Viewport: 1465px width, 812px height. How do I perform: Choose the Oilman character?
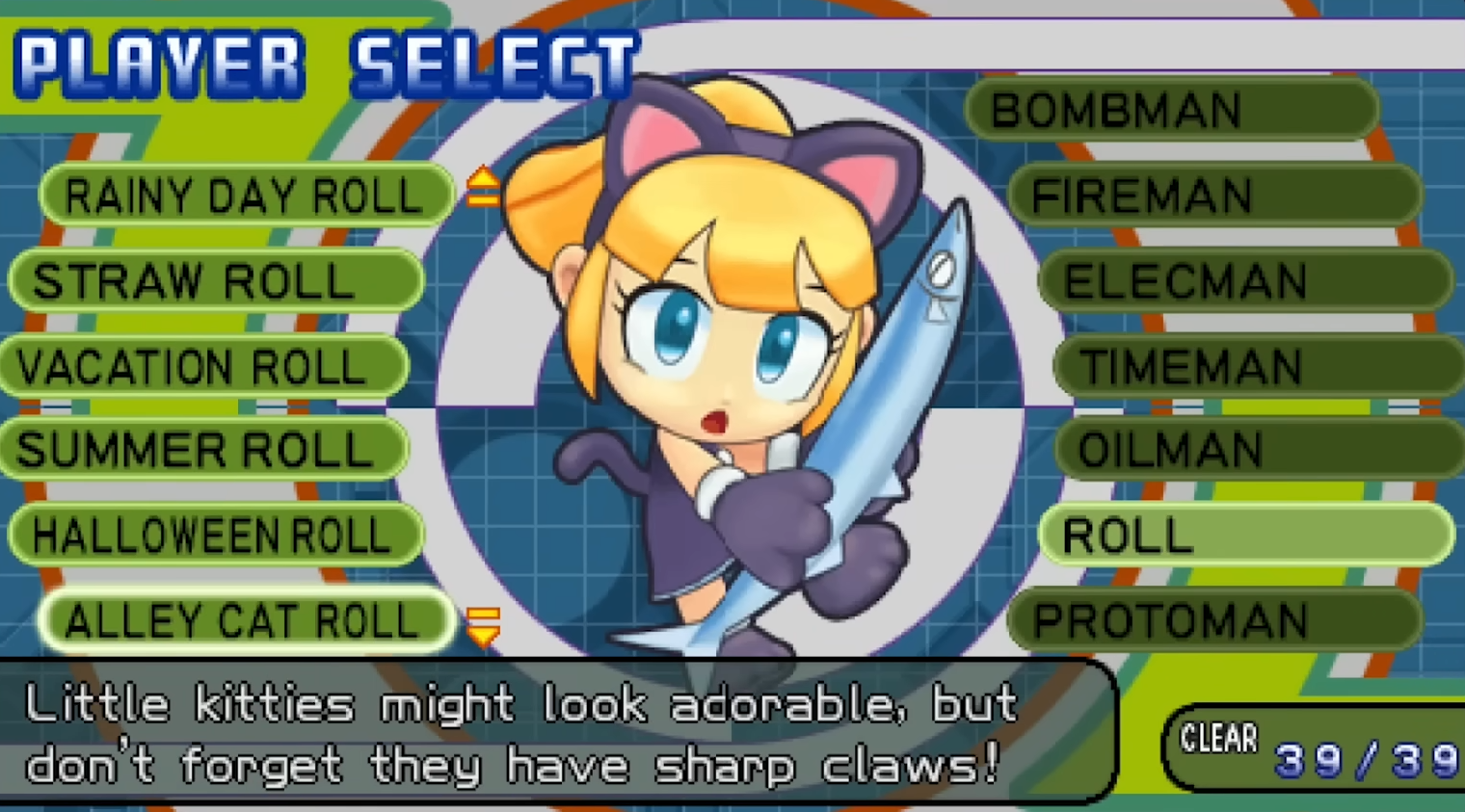[x=1258, y=450]
